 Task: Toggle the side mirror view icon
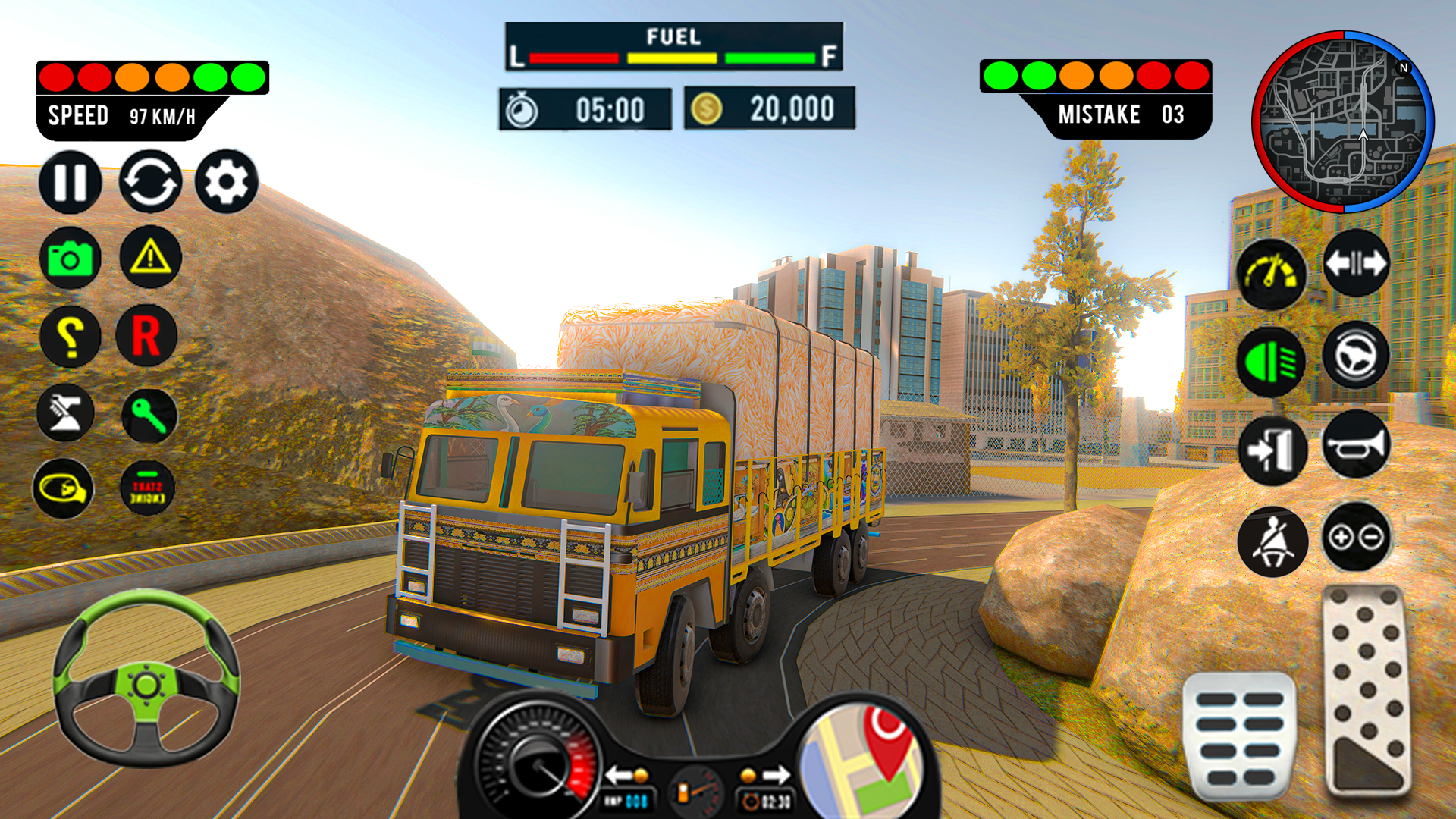[63, 489]
